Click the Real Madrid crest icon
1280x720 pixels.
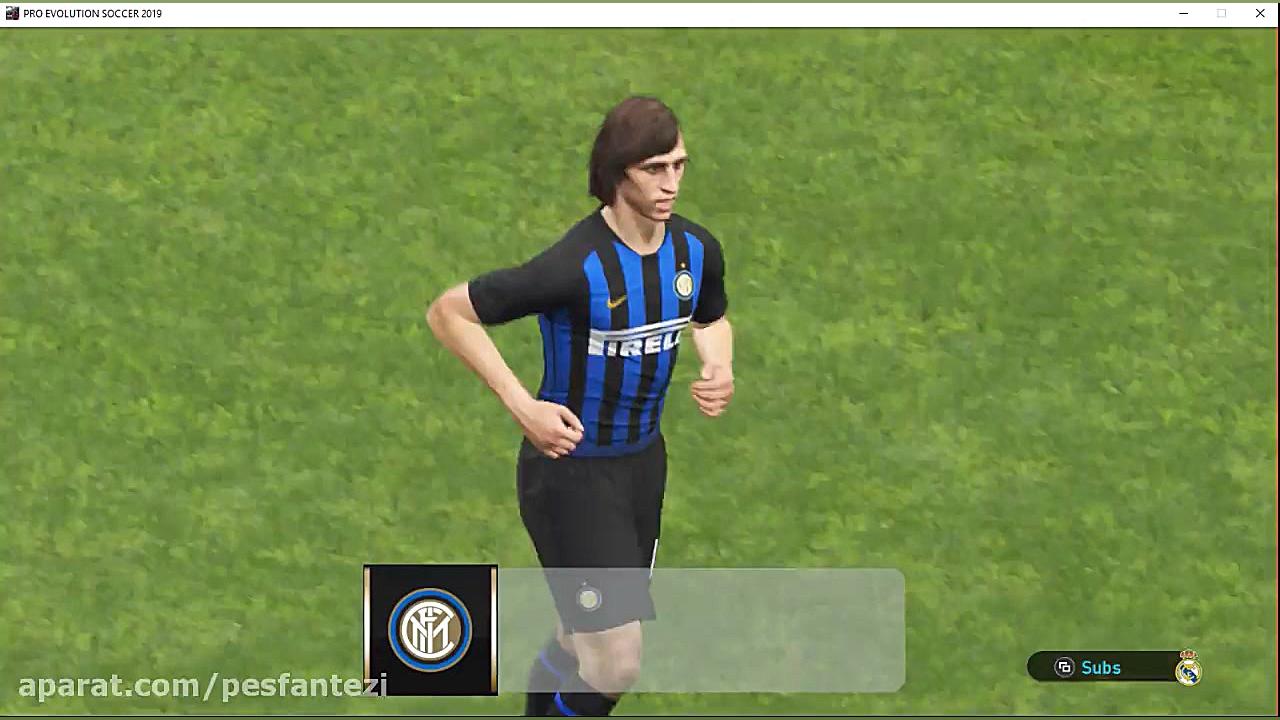point(1188,668)
